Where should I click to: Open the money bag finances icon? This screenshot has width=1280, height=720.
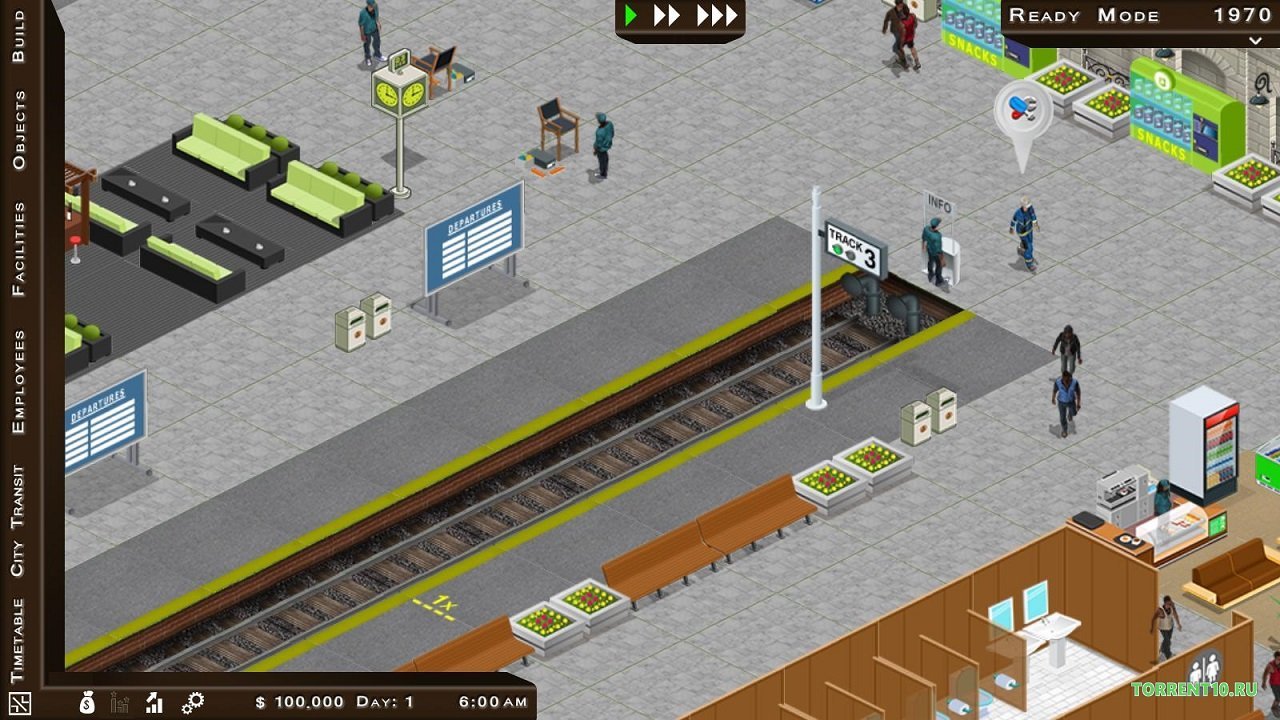coord(87,703)
